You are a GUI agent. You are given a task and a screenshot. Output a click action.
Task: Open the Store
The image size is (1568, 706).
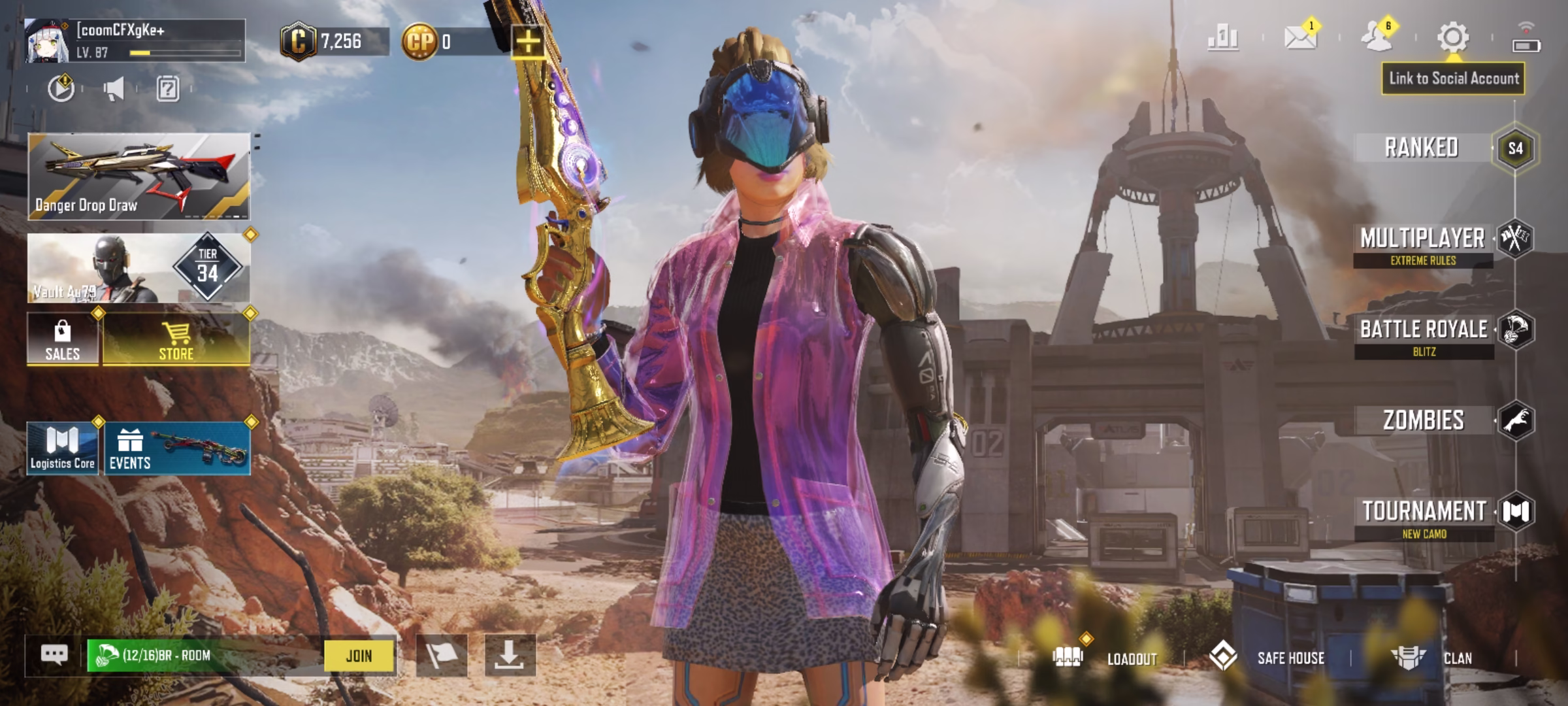tap(176, 339)
